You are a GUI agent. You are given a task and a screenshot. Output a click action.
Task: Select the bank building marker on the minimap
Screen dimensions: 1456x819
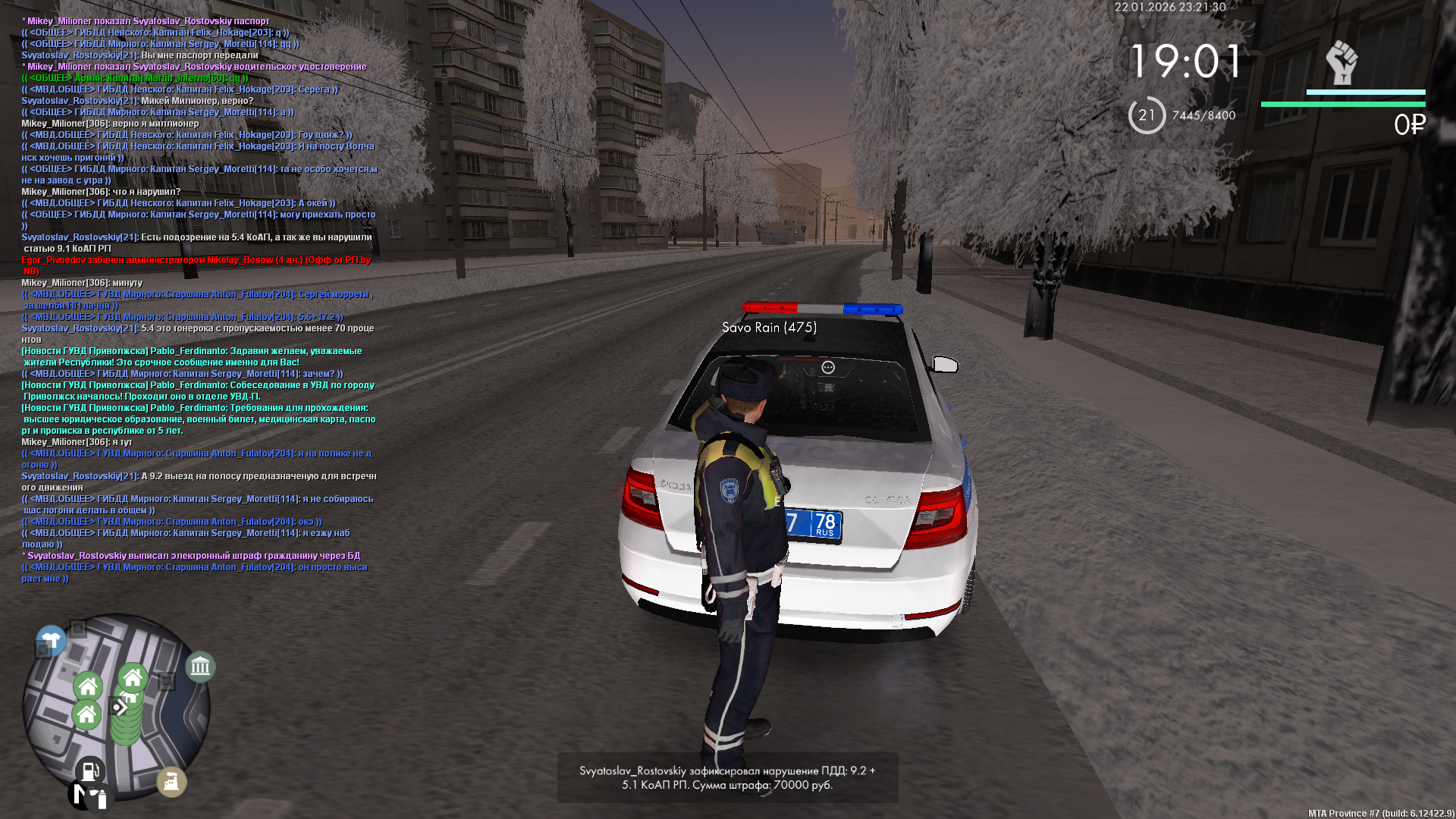200,667
